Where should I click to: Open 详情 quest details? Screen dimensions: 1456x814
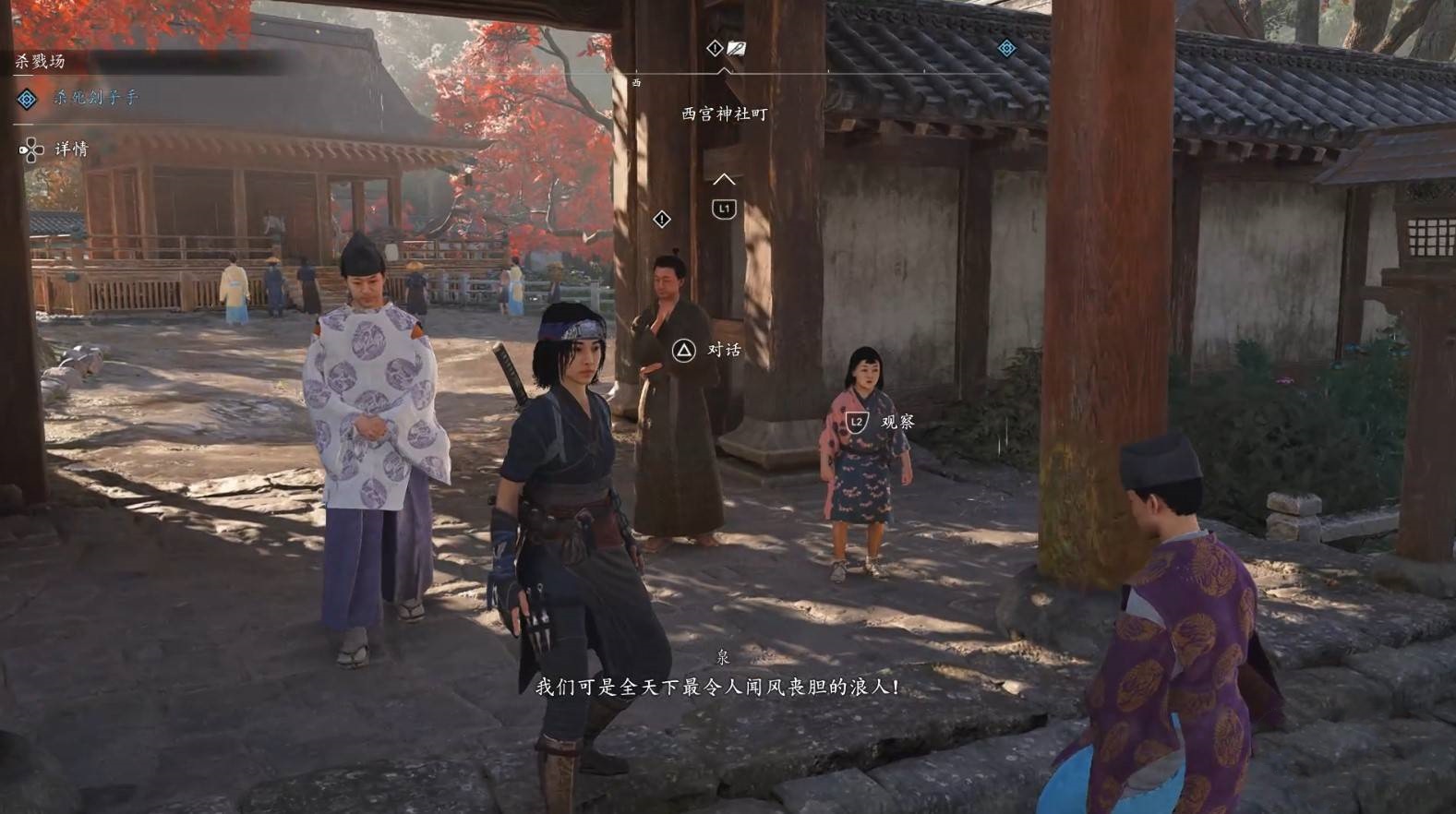[x=70, y=150]
